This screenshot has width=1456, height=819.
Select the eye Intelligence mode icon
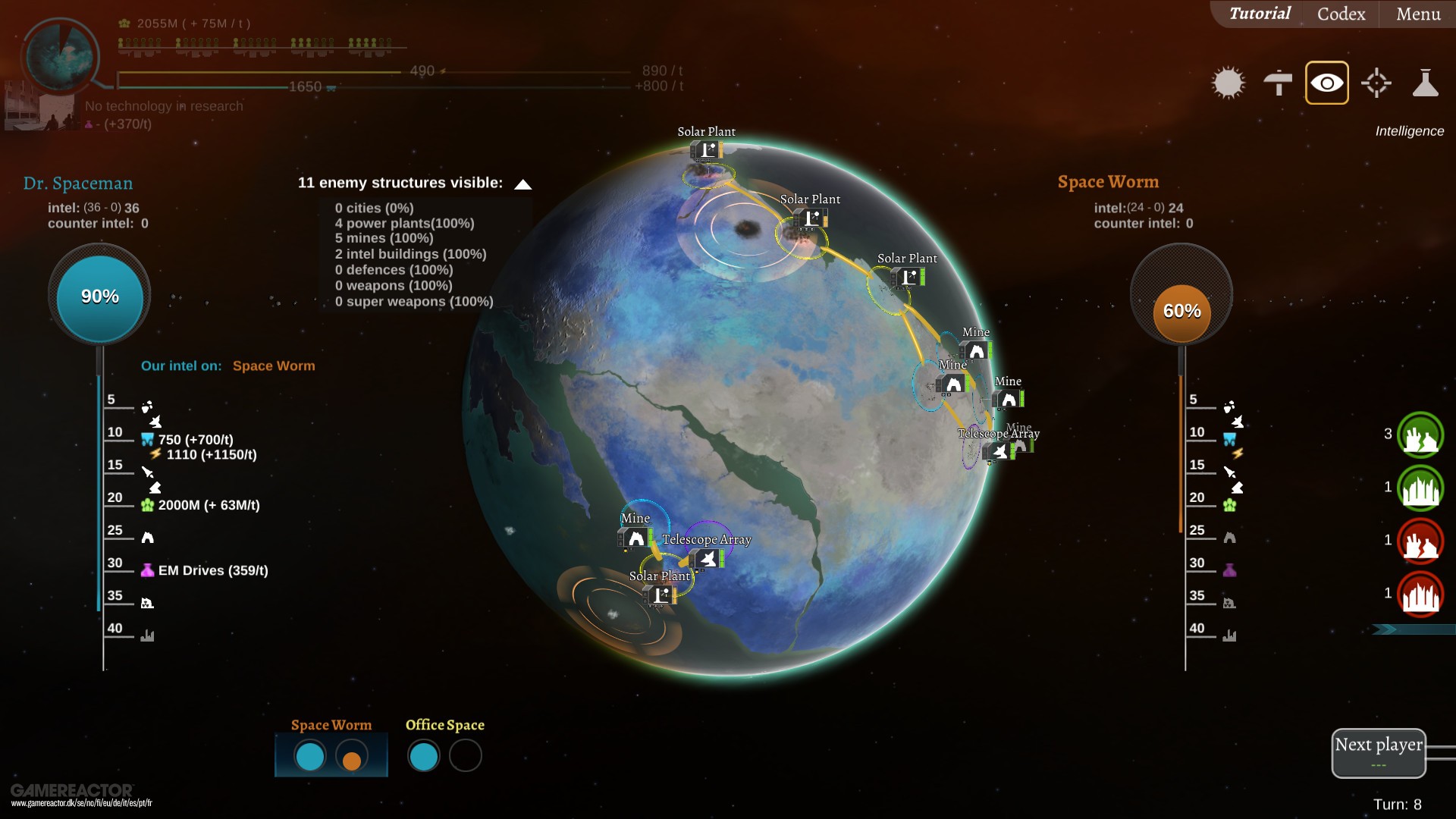(x=1326, y=82)
